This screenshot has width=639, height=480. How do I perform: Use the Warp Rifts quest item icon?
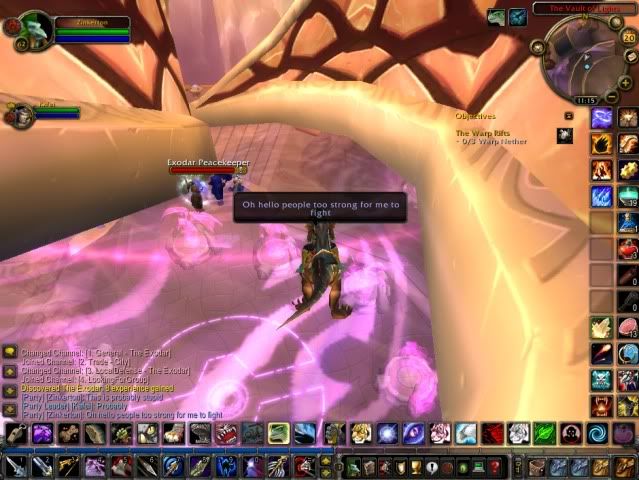tap(565, 136)
